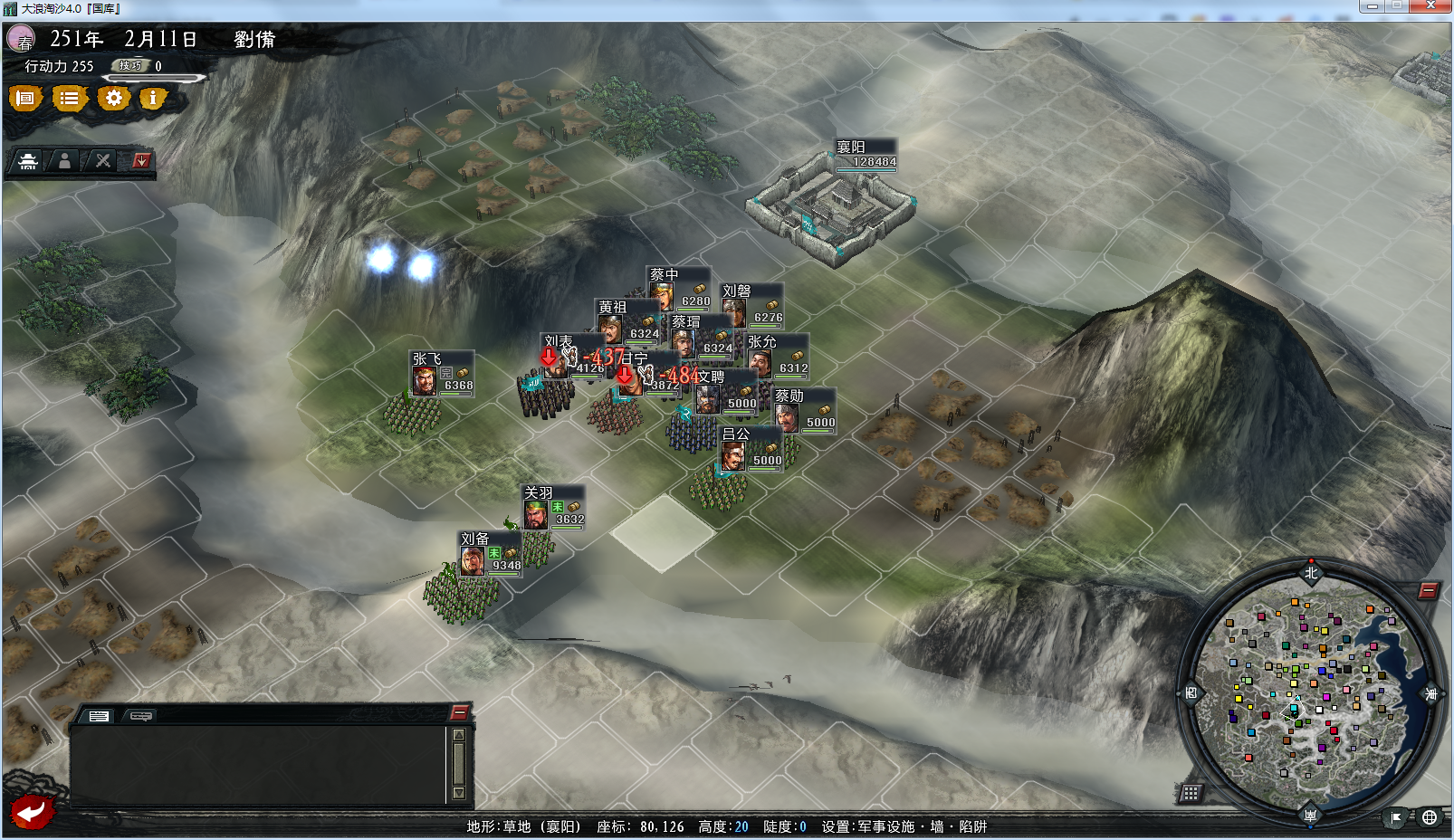
Task: Minimize the minimap with red button
Action: tap(1428, 591)
